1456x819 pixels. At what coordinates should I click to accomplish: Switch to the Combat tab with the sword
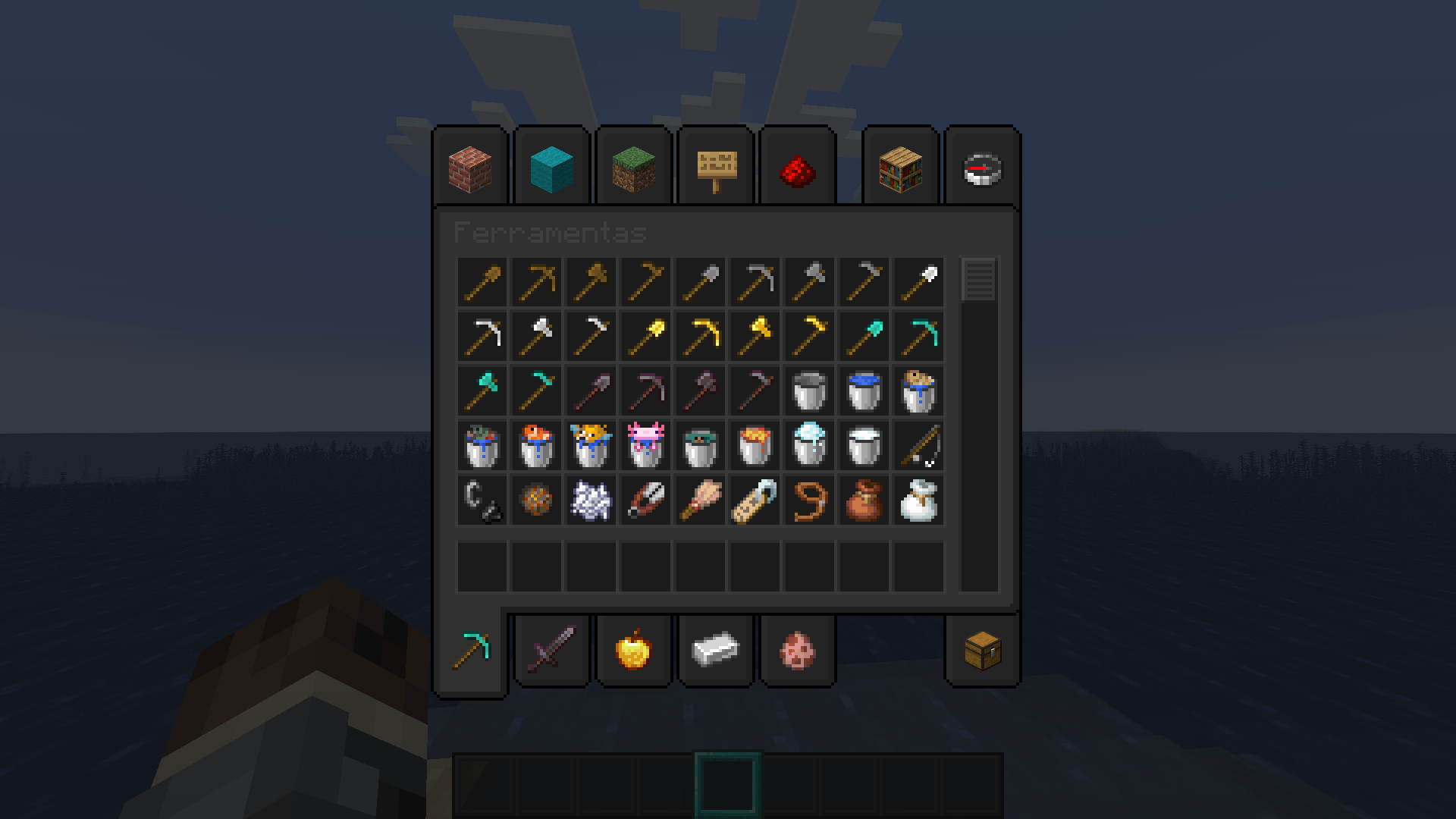(x=551, y=650)
